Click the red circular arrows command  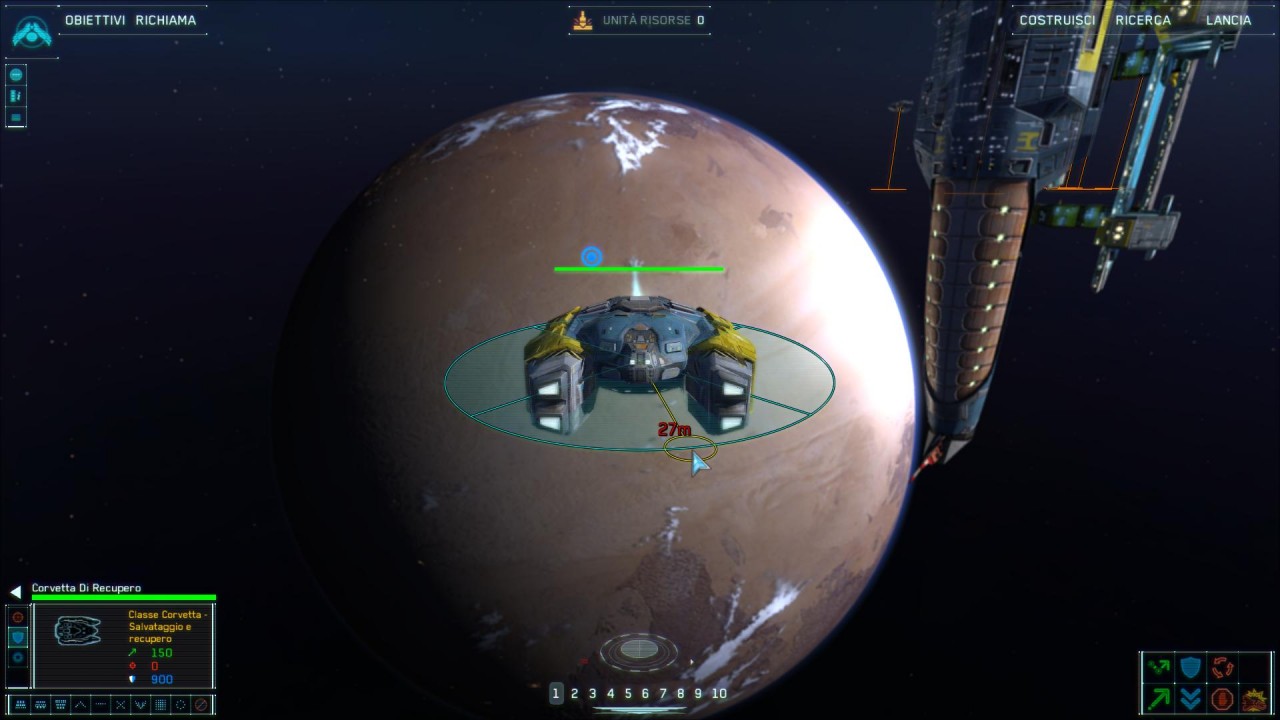(1222, 667)
